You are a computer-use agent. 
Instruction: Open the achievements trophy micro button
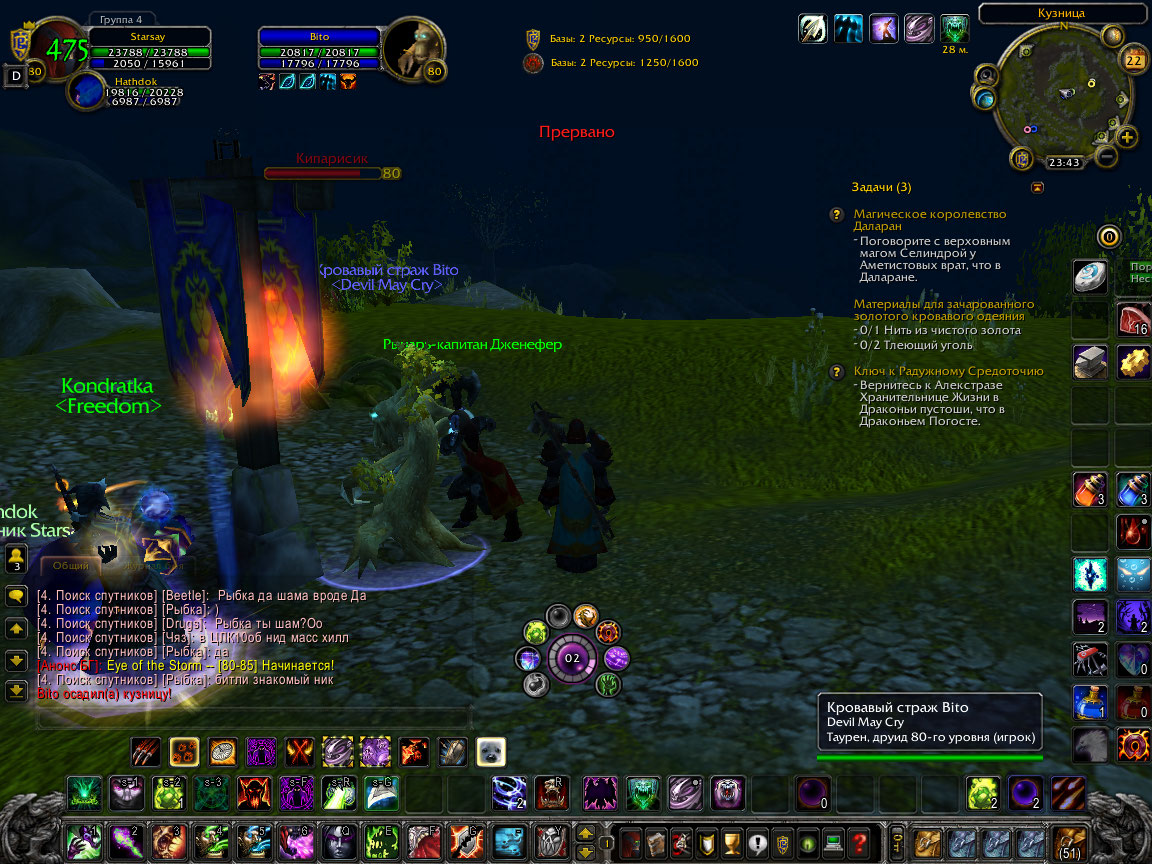[x=730, y=841]
